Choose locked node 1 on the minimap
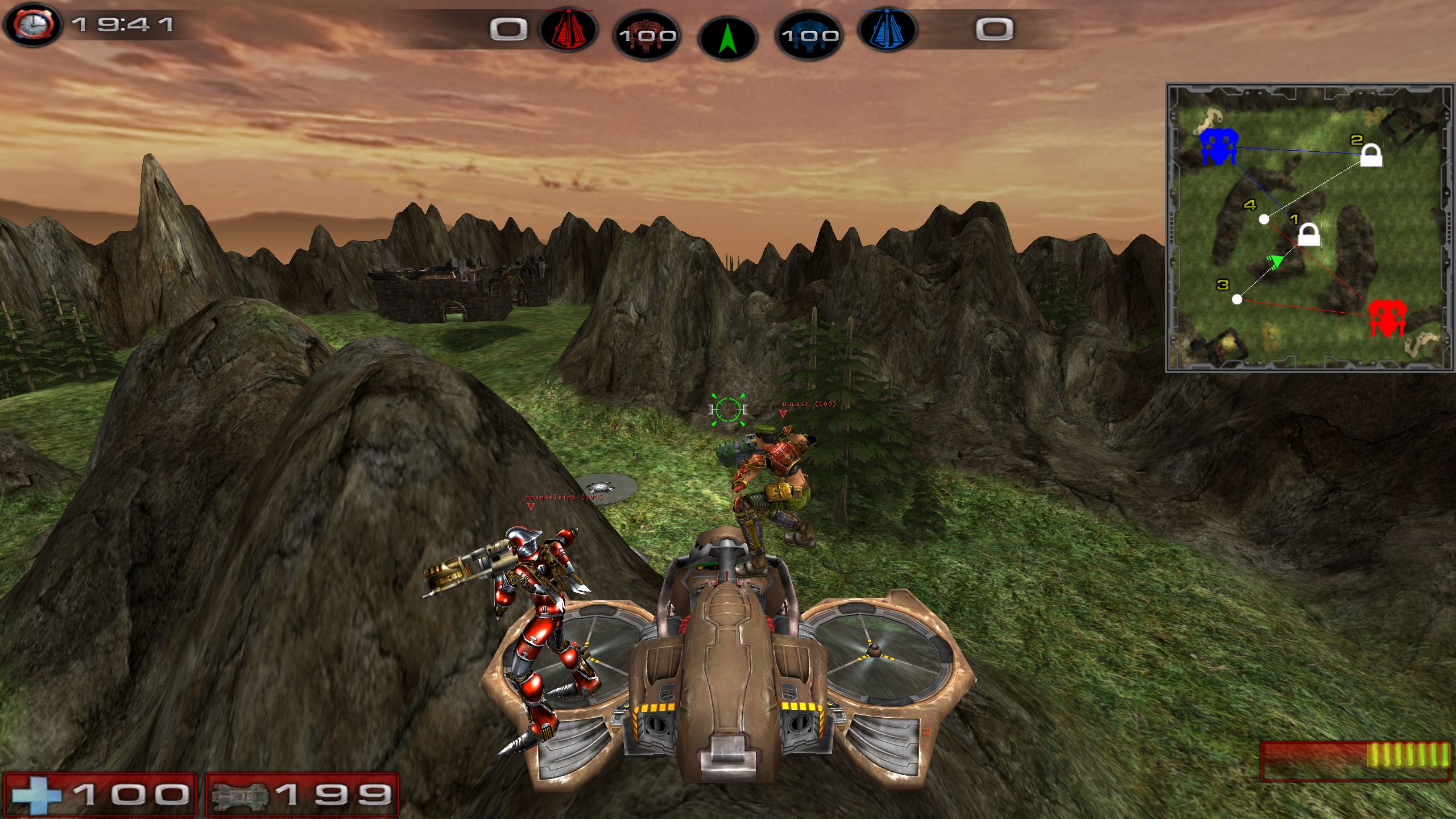 (x=1309, y=234)
